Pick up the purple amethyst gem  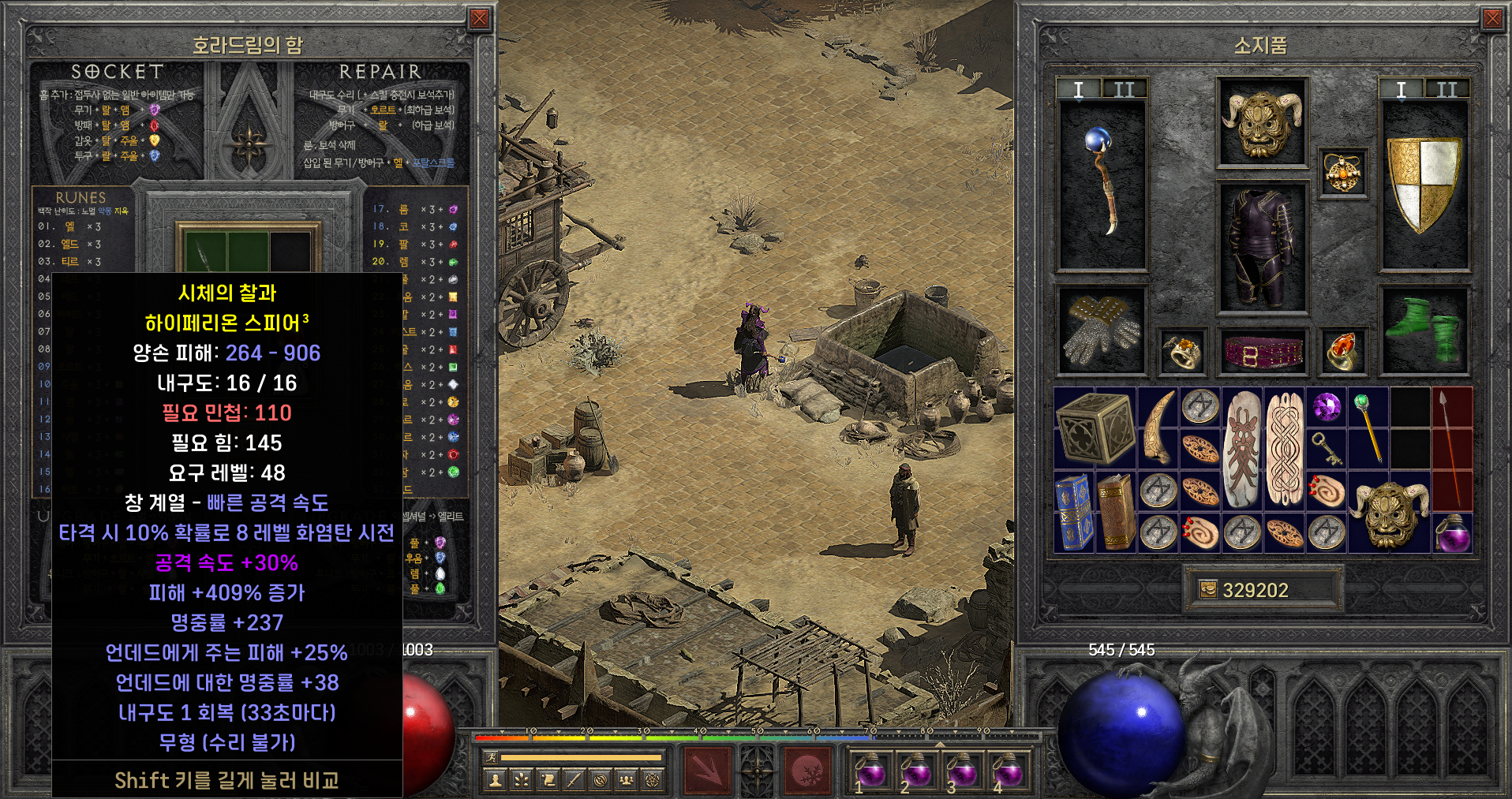1327,408
